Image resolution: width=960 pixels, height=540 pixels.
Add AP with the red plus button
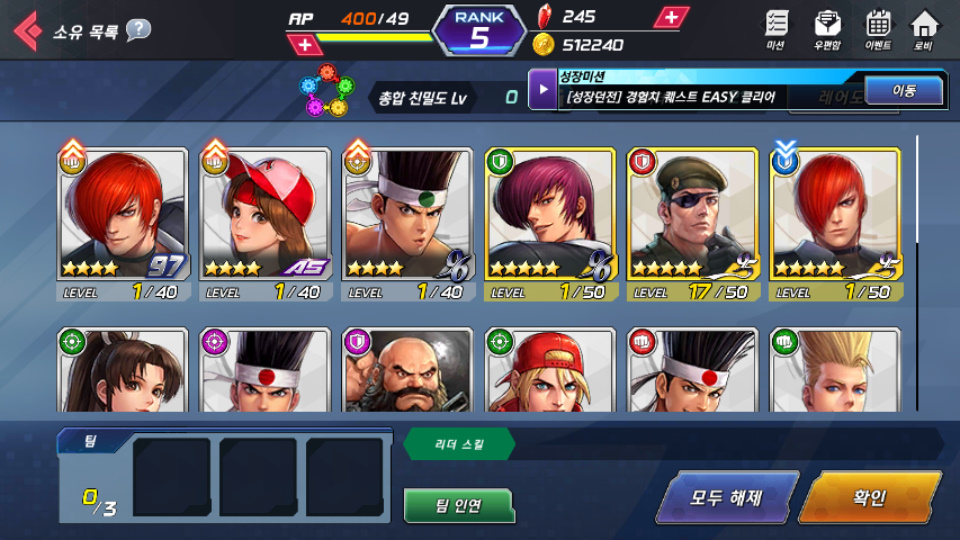(305, 45)
